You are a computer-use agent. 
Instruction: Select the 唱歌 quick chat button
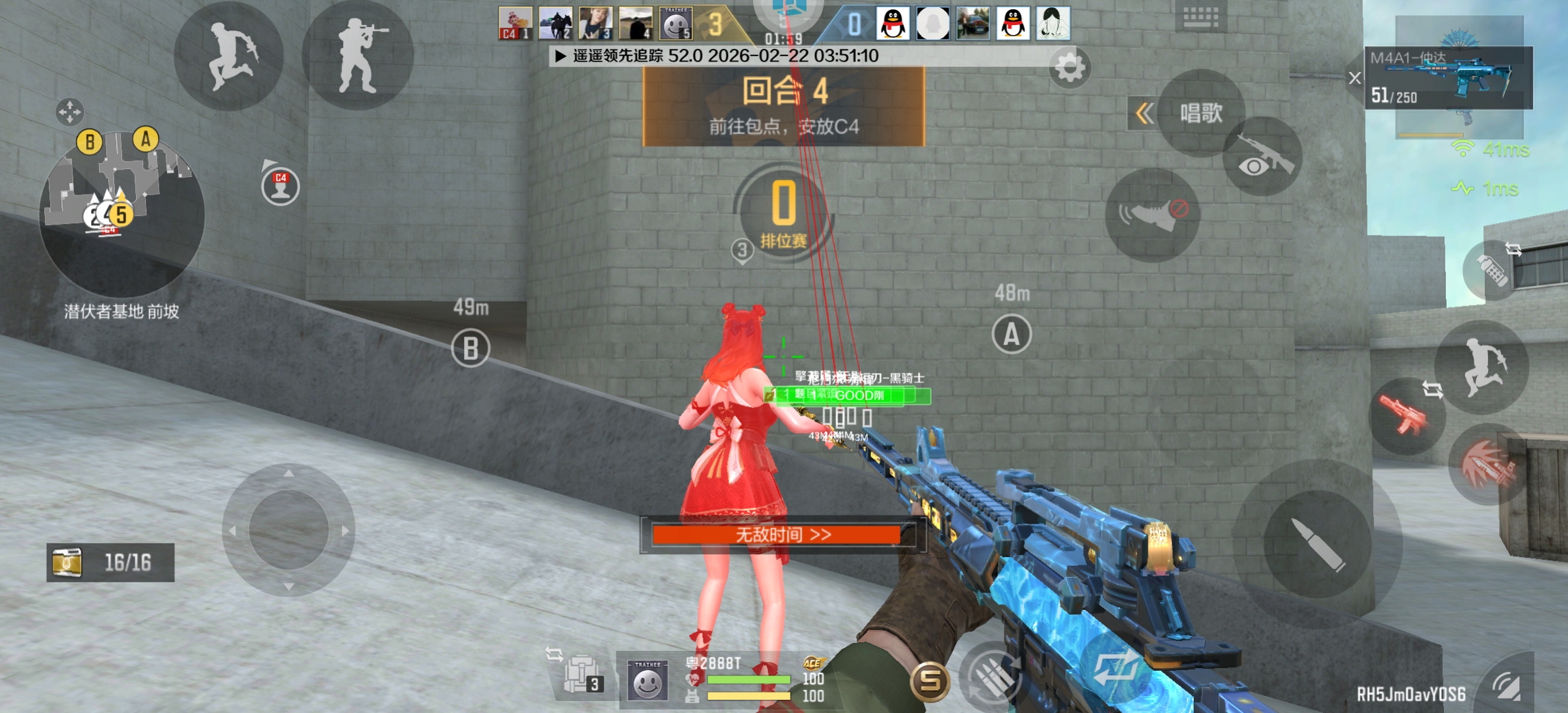point(1201,113)
